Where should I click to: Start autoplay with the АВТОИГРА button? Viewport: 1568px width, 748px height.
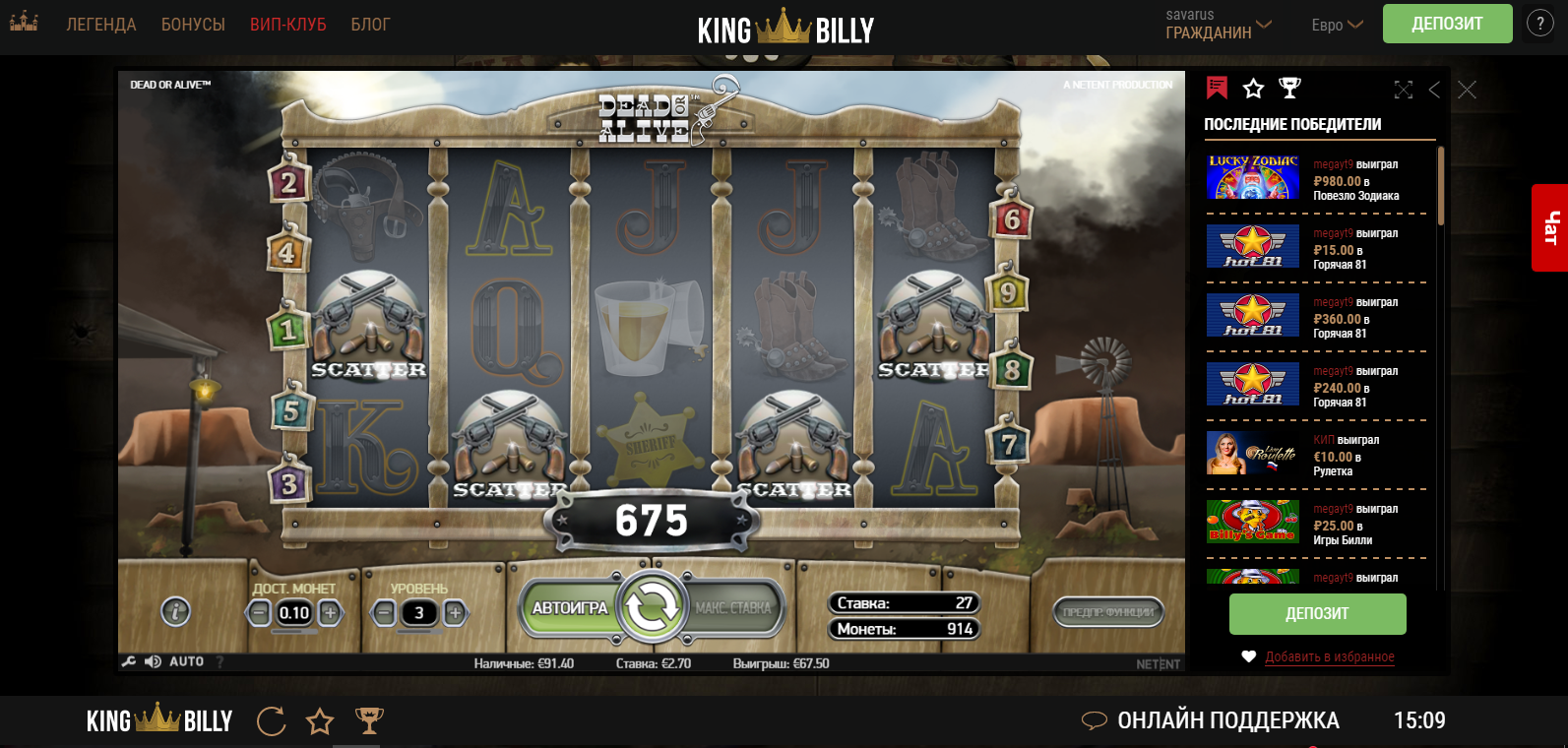click(x=569, y=608)
